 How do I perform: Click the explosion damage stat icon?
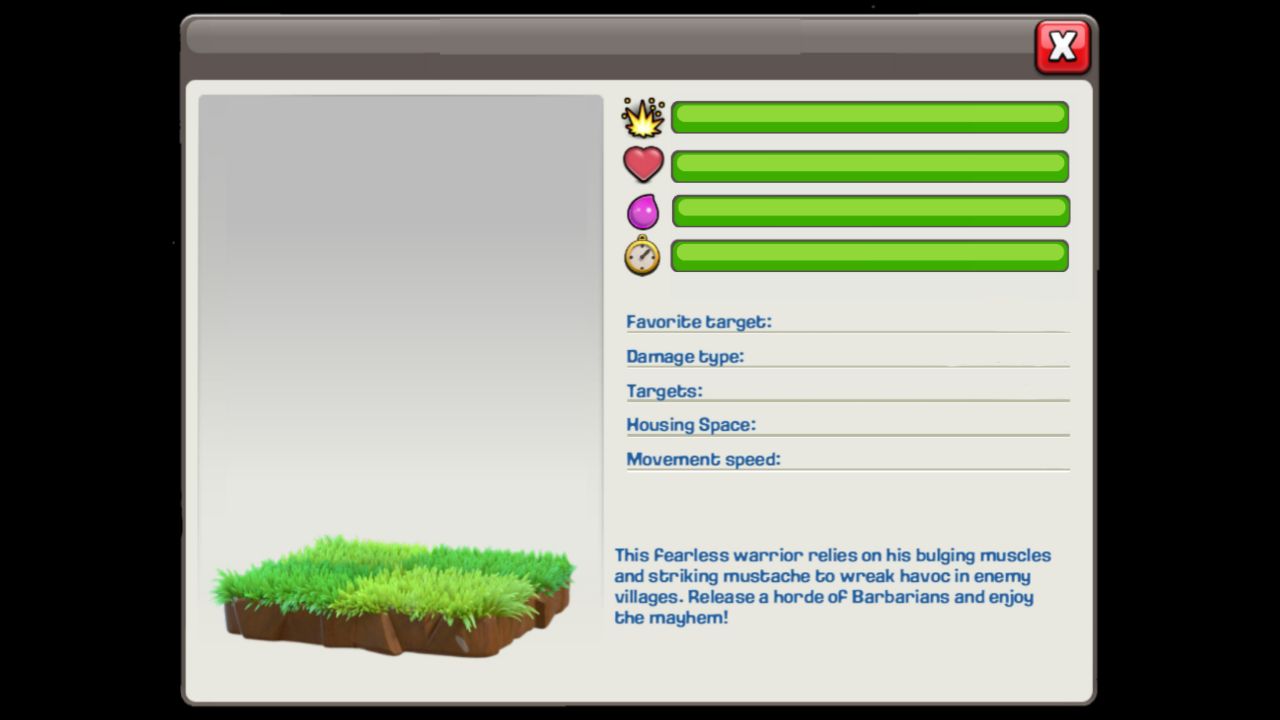[x=643, y=117]
